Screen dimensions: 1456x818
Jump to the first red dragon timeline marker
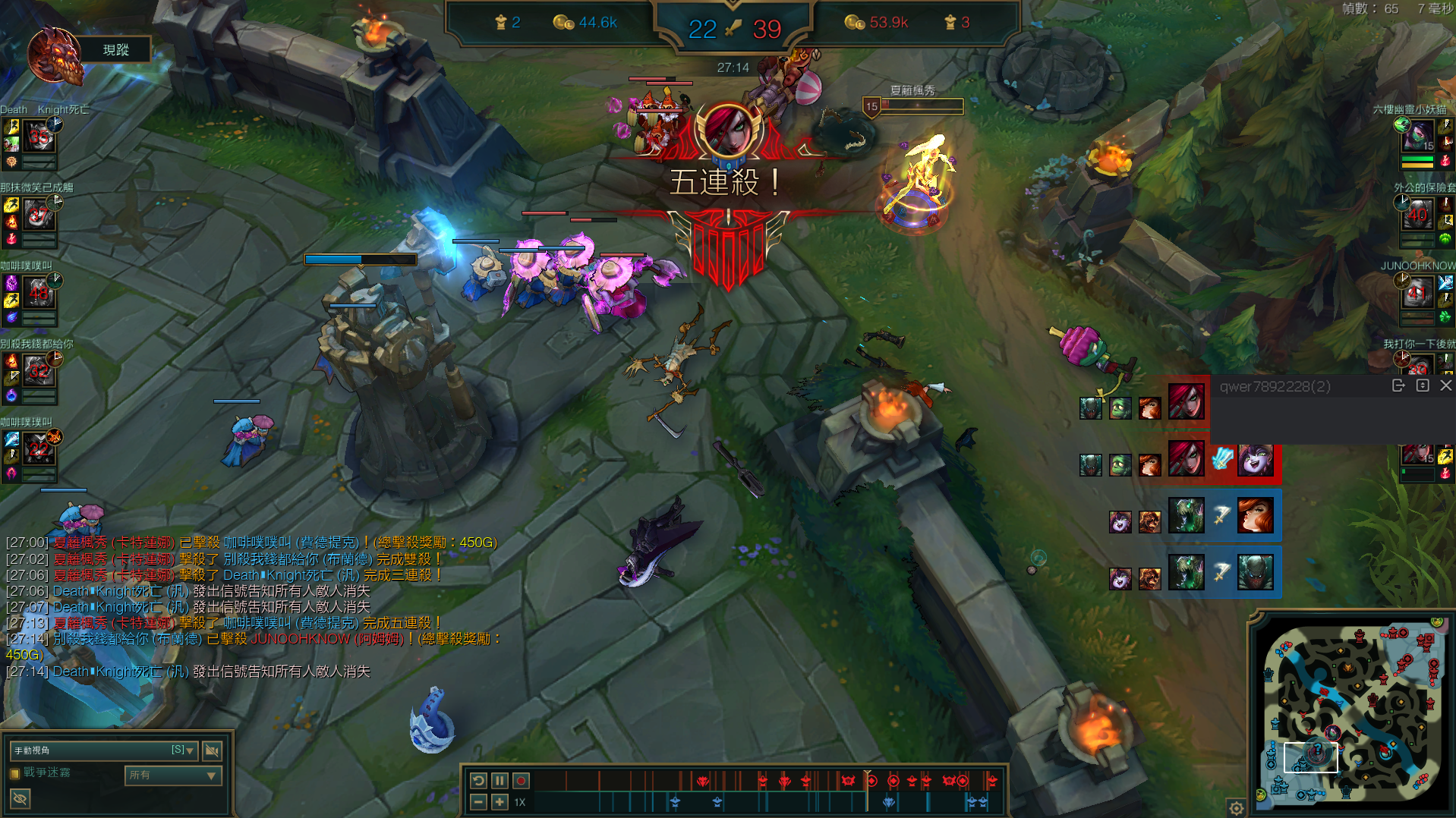(703, 780)
